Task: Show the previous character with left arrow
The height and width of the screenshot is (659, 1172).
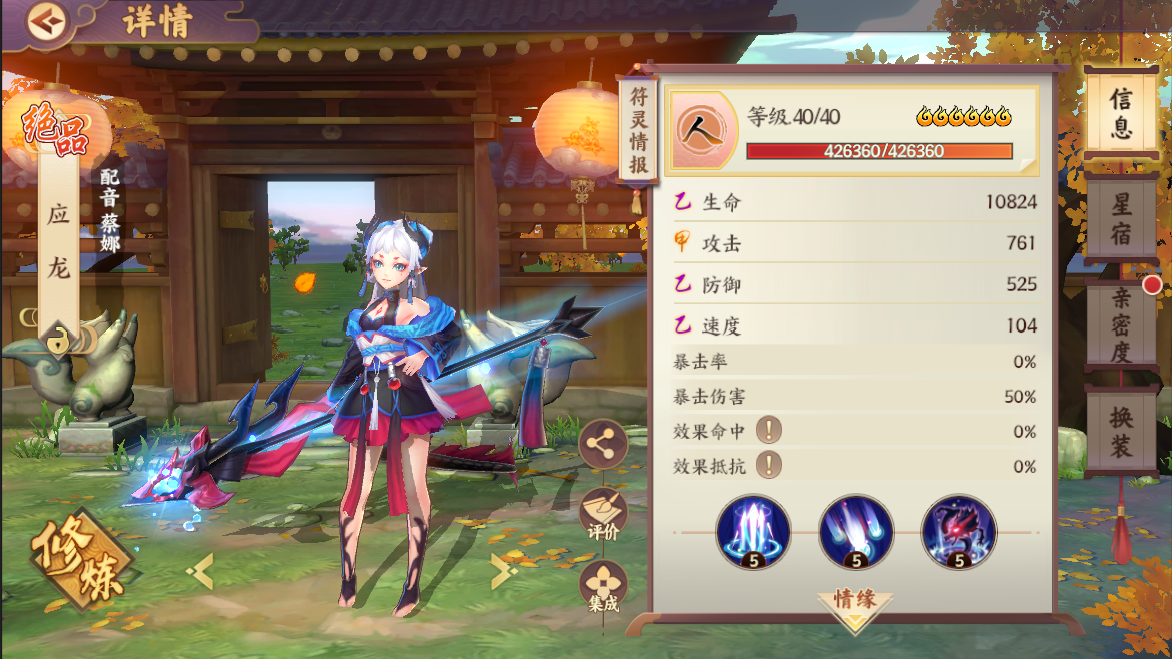Action: pyautogui.click(x=201, y=571)
